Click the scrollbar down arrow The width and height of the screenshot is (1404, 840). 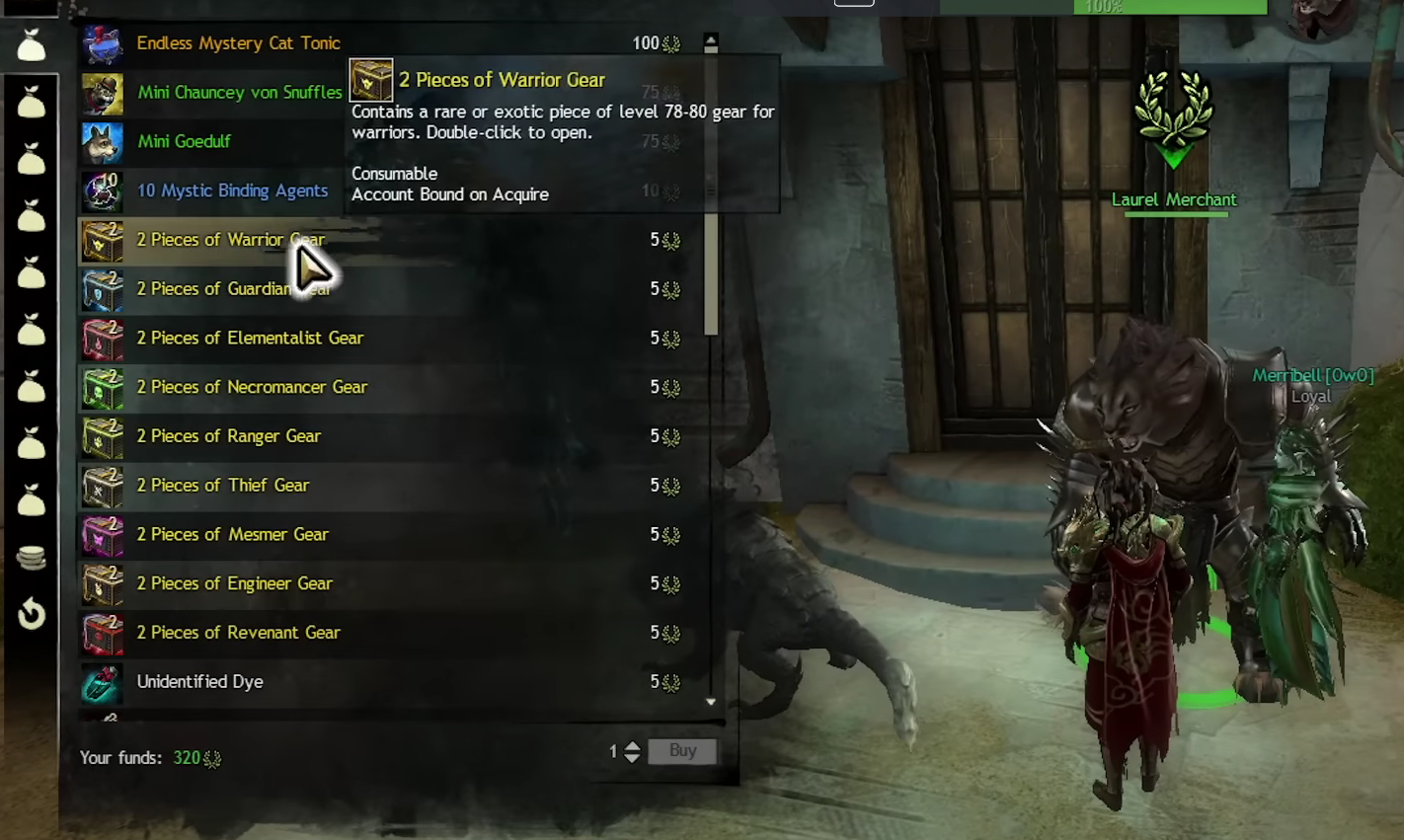(711, 702)
